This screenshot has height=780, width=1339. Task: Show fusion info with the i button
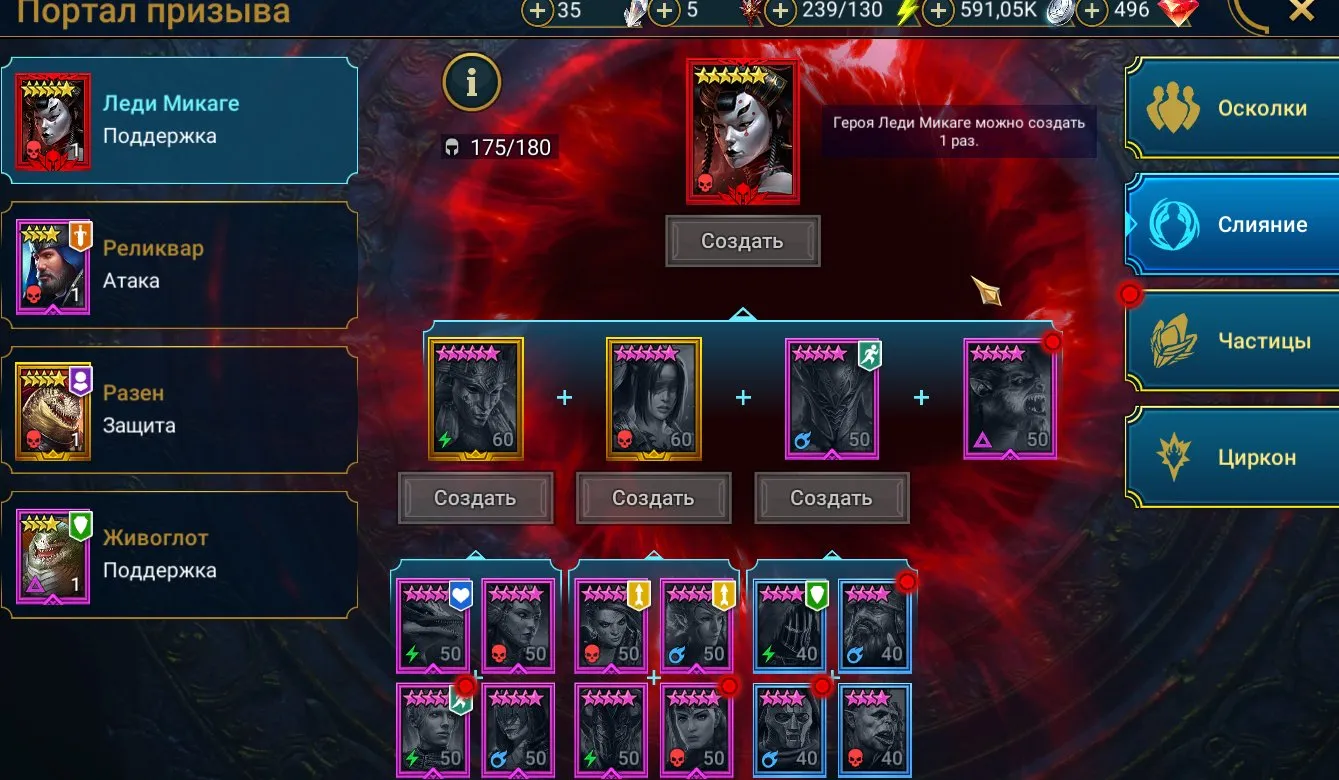472,84
